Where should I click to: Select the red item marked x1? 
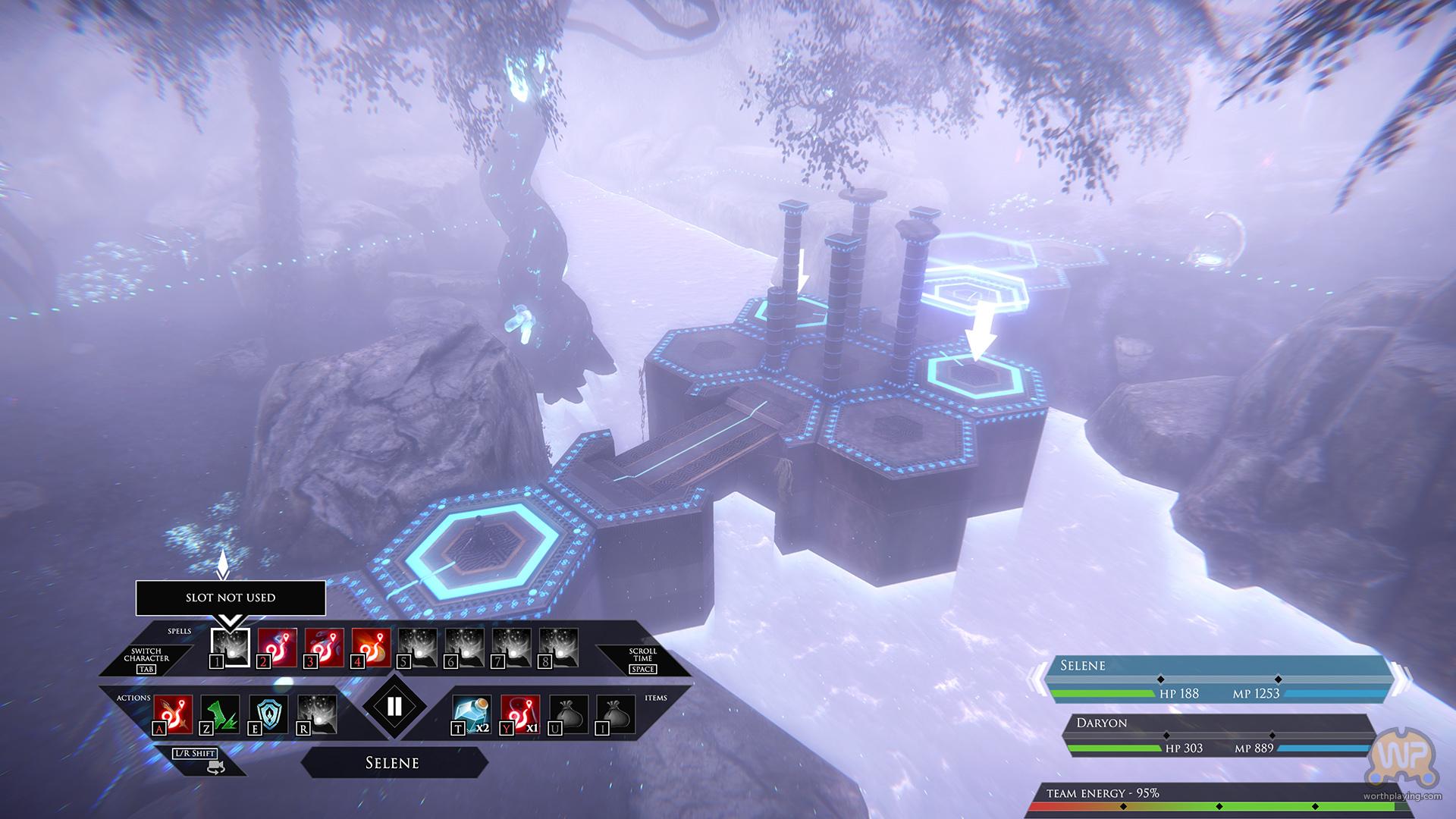click(520, 714)
